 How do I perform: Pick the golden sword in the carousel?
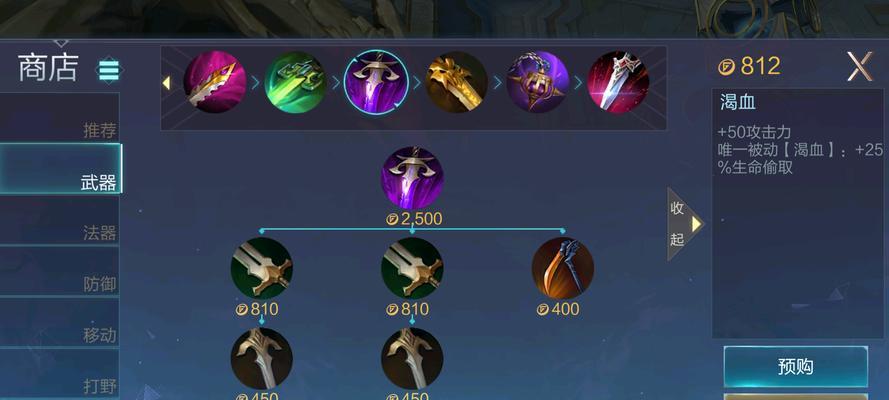click(x=456, y=82)
